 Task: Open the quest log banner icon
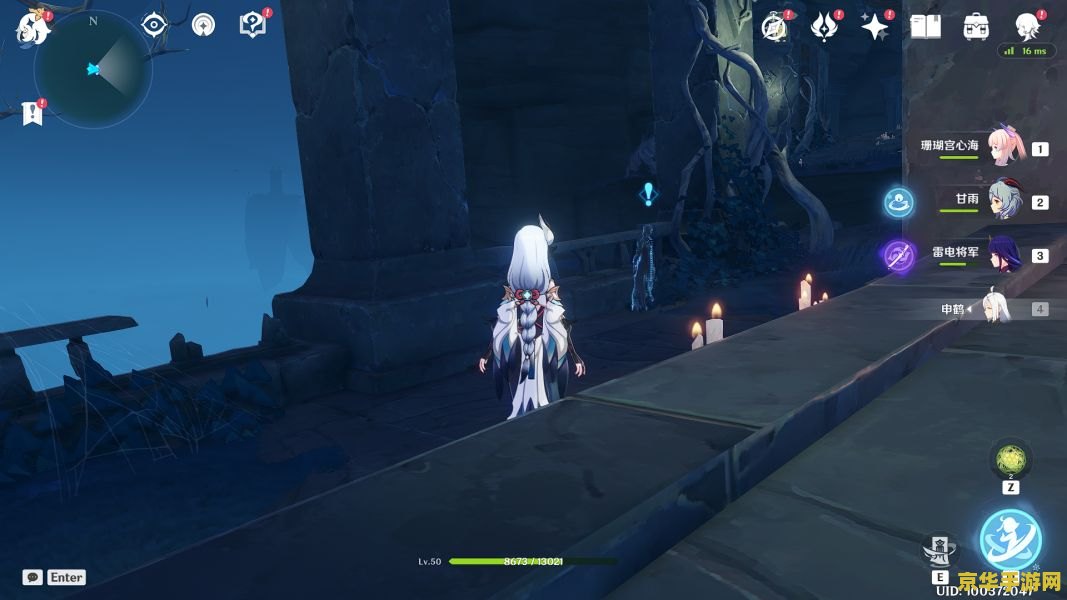[33, 113]
